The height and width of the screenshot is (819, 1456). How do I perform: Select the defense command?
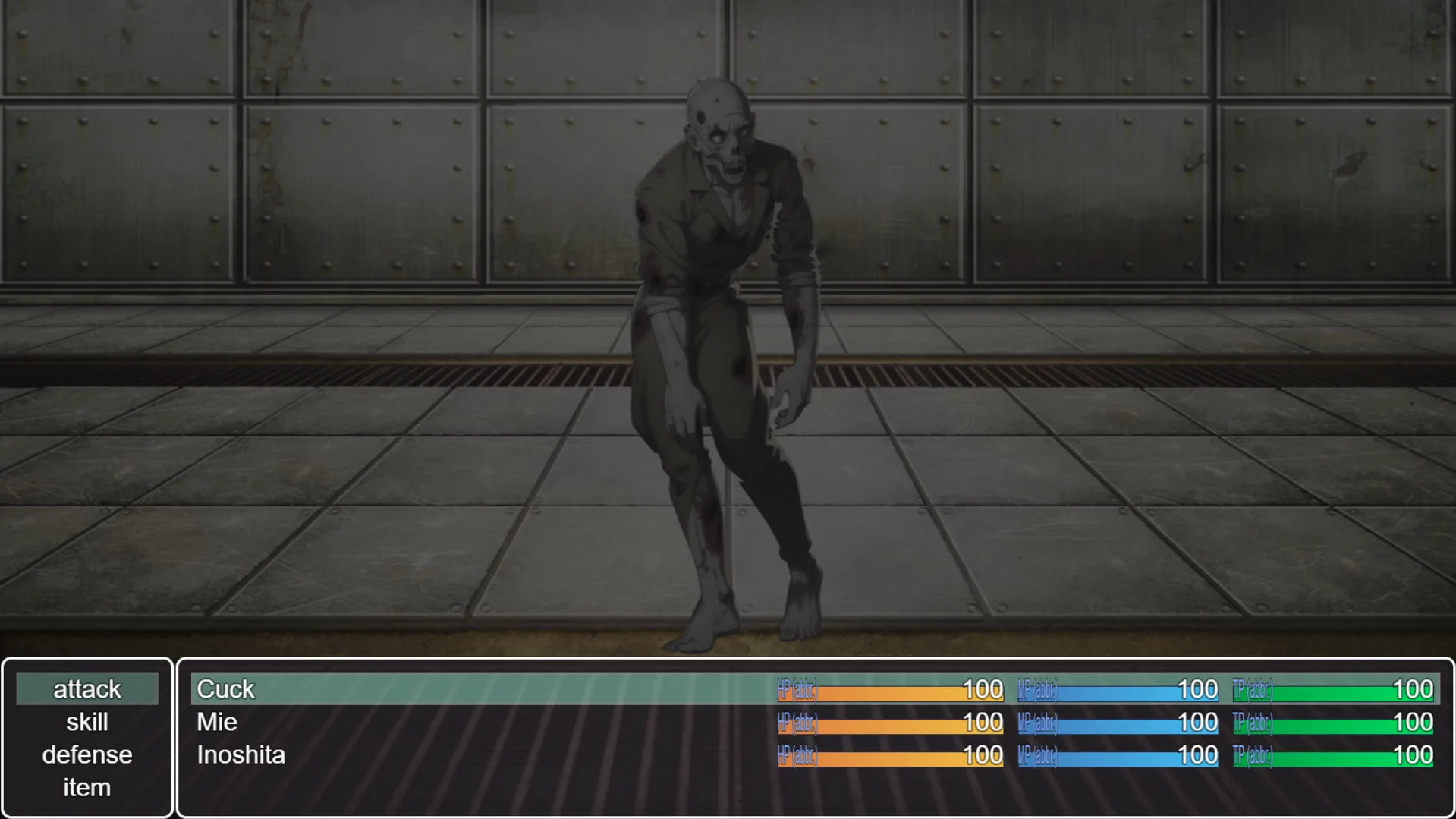pyautogui.click(x=87, y=754)
